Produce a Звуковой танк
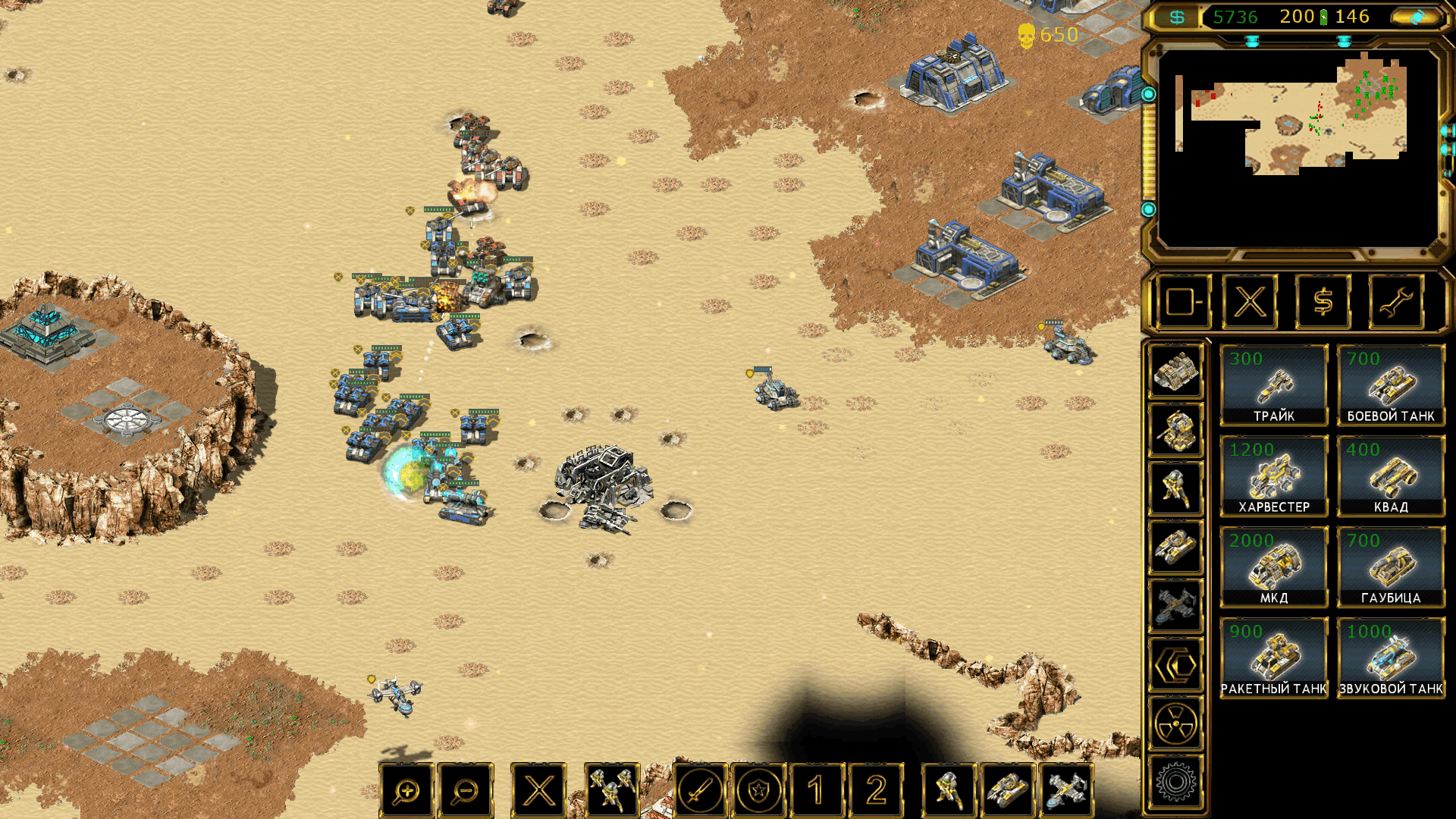This screenshot has height=819, width=1456. tap(1391, 658)
